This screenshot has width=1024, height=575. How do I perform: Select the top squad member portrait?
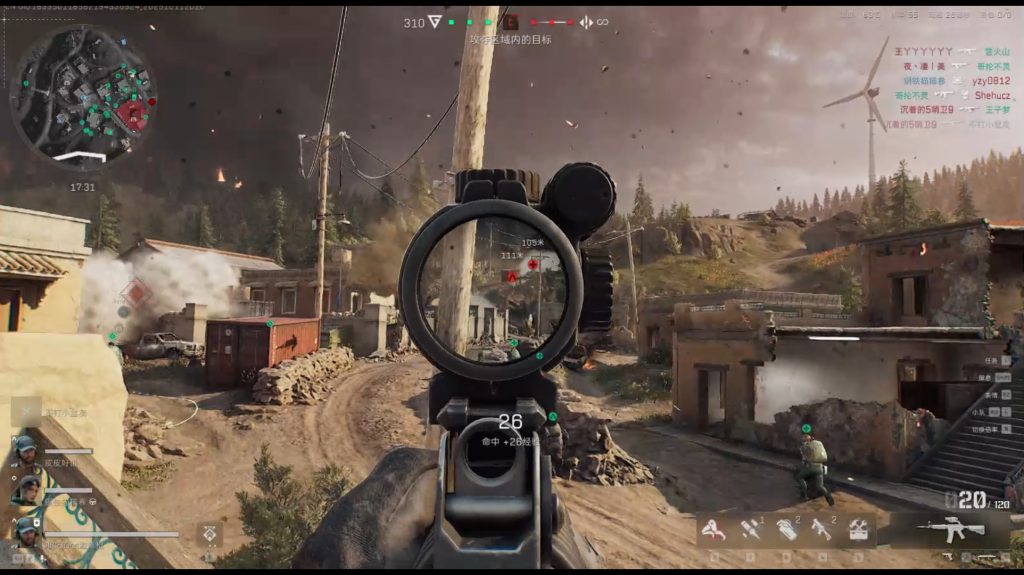point(25,449)
